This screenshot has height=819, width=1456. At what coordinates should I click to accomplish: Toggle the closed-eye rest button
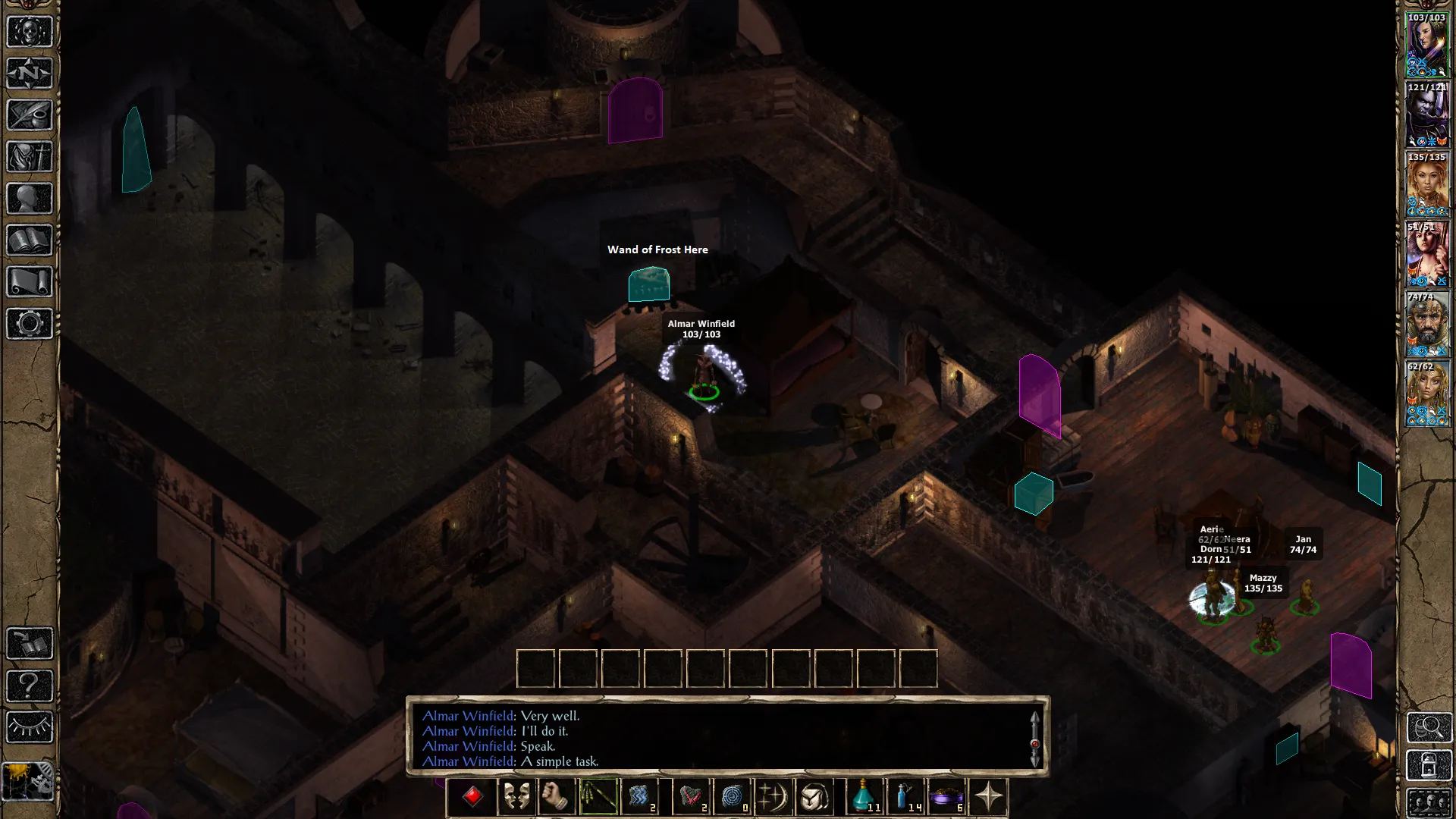click(x=30, y=727)
